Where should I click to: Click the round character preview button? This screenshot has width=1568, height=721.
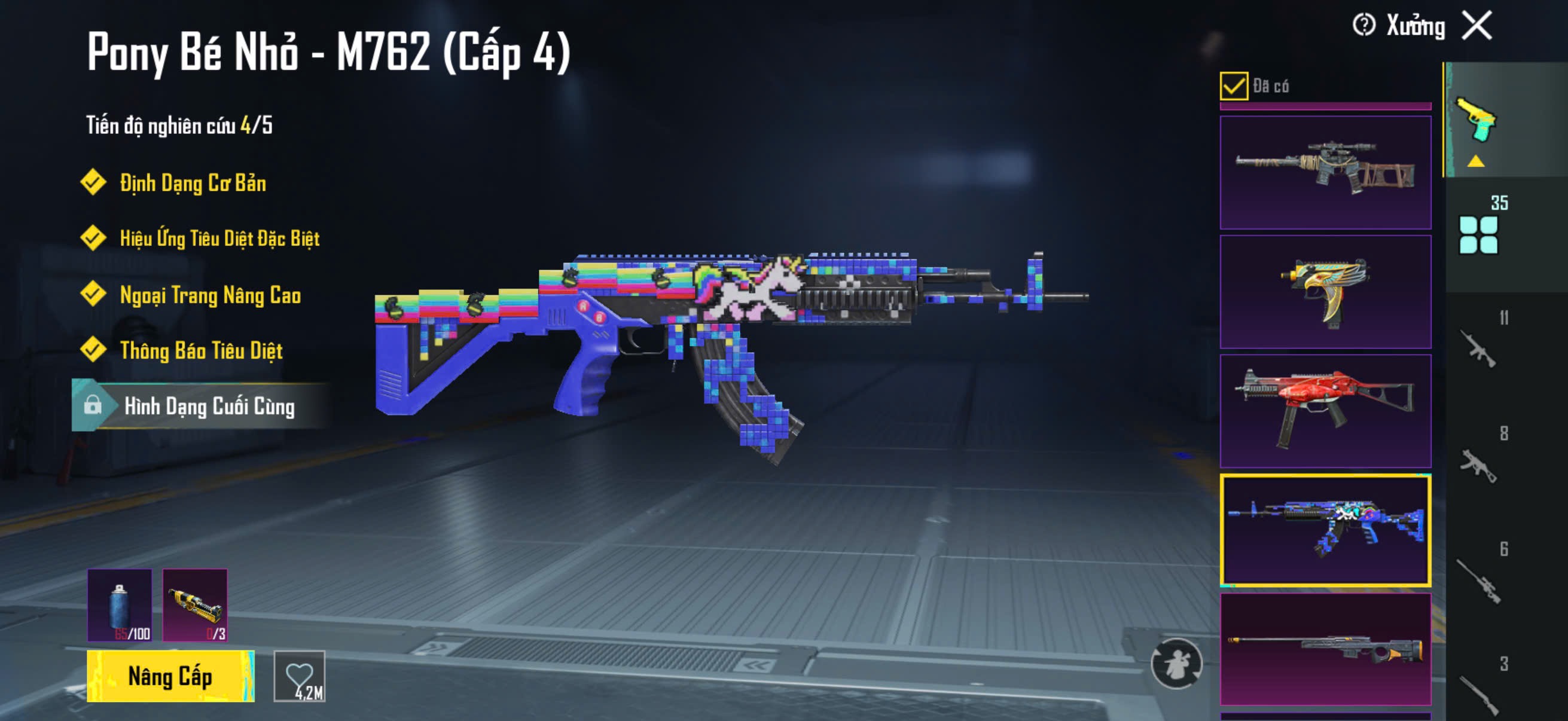(1176, 663)
